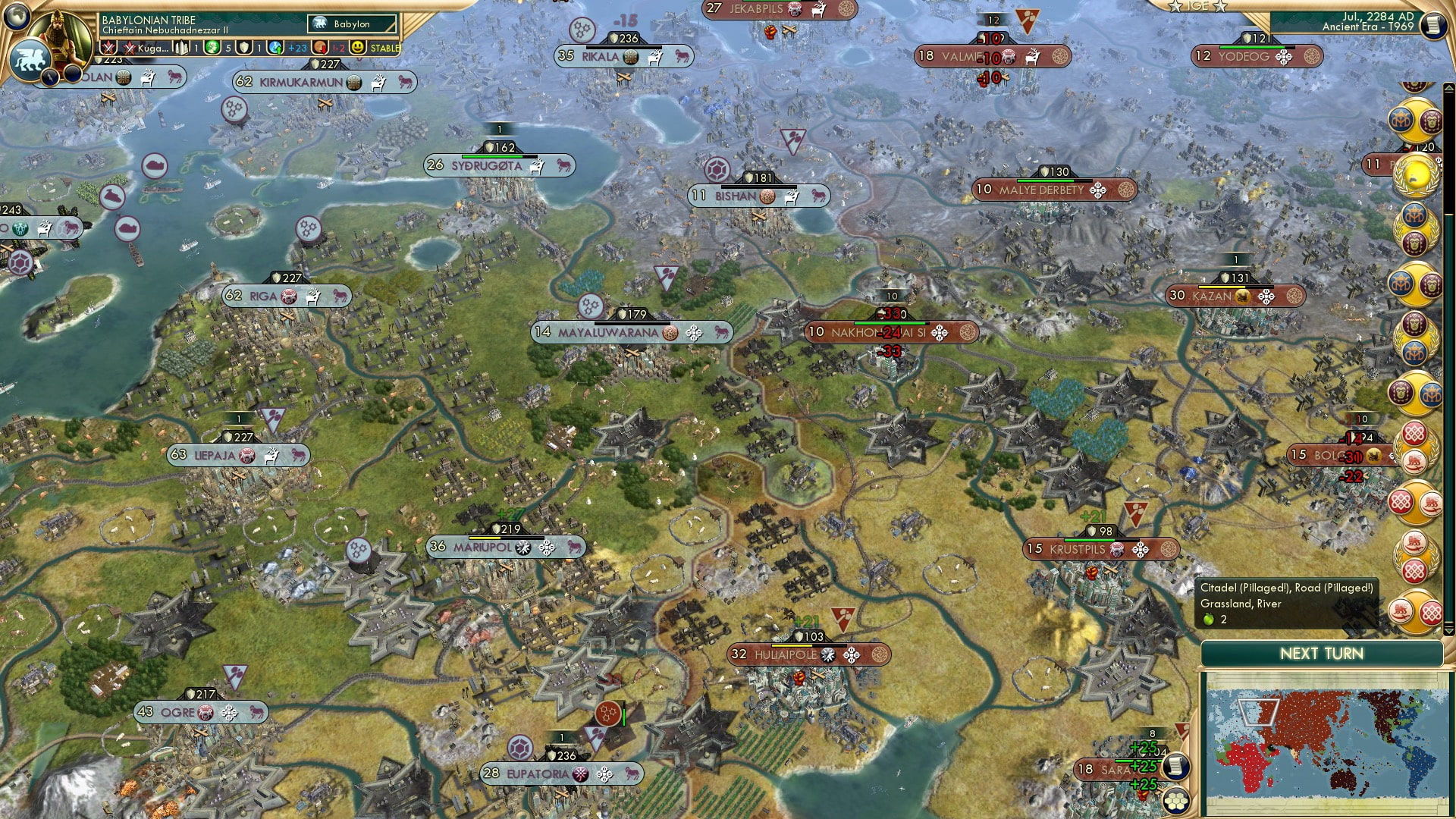Click the left IGE star toggle
The image size is (1456, 819).
[x=1175, y=6]
